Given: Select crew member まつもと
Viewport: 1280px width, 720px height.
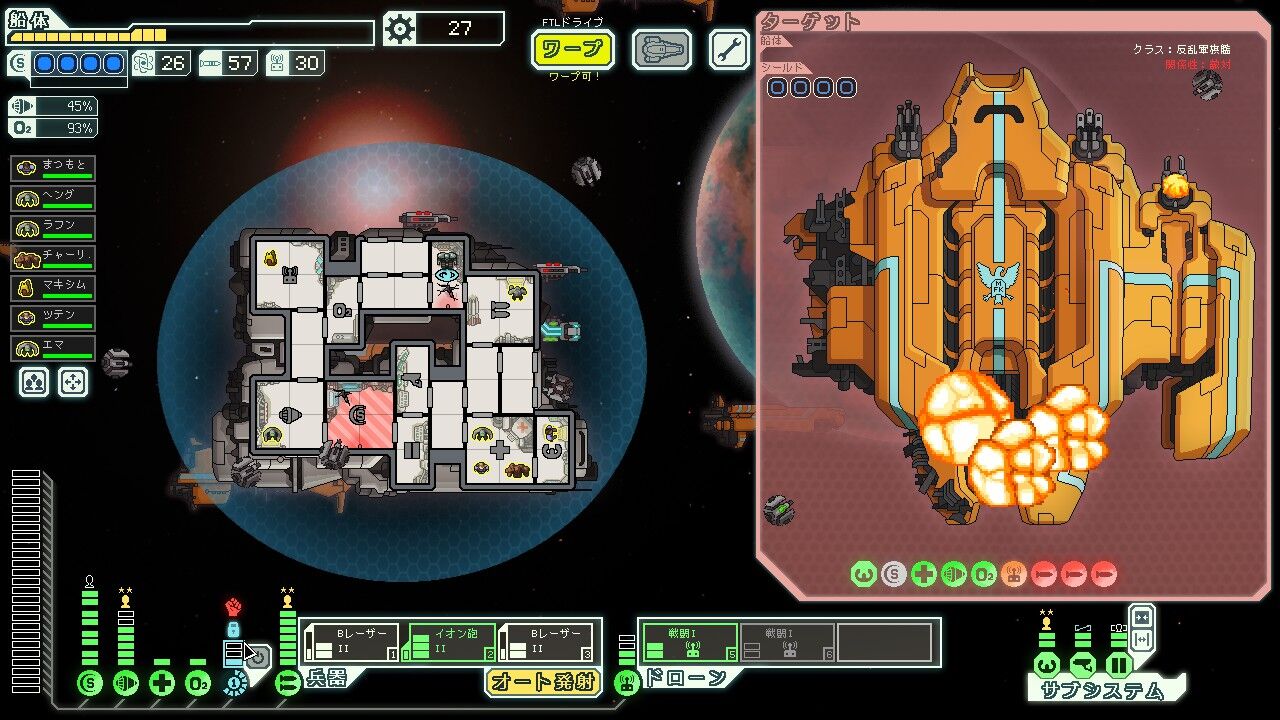Looking at the screenshot, I should tap(53, 167).
